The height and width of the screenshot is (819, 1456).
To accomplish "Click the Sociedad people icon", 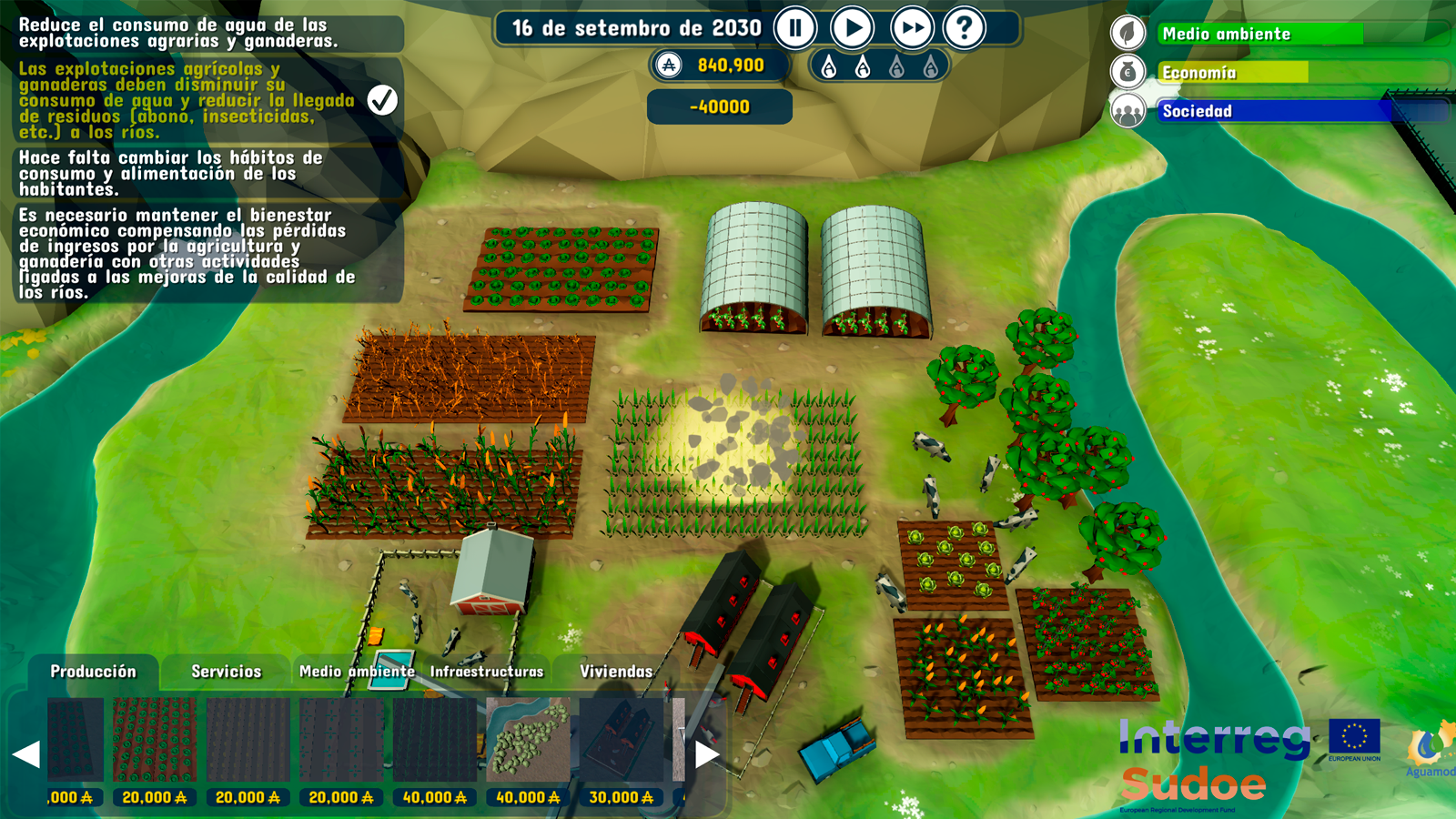I will (x=1127, y=111).
